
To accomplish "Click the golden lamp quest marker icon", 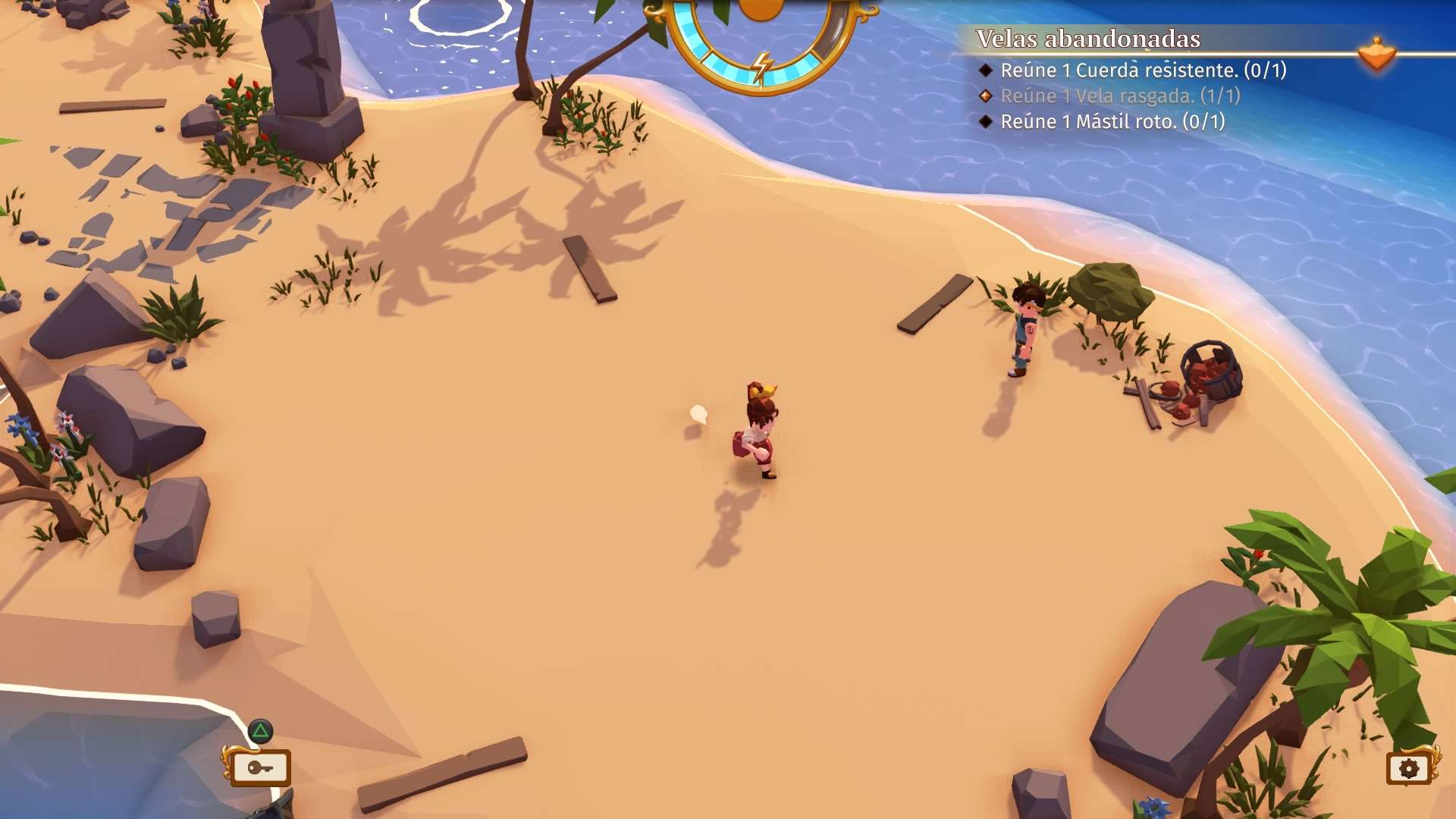I will 1376,55.
